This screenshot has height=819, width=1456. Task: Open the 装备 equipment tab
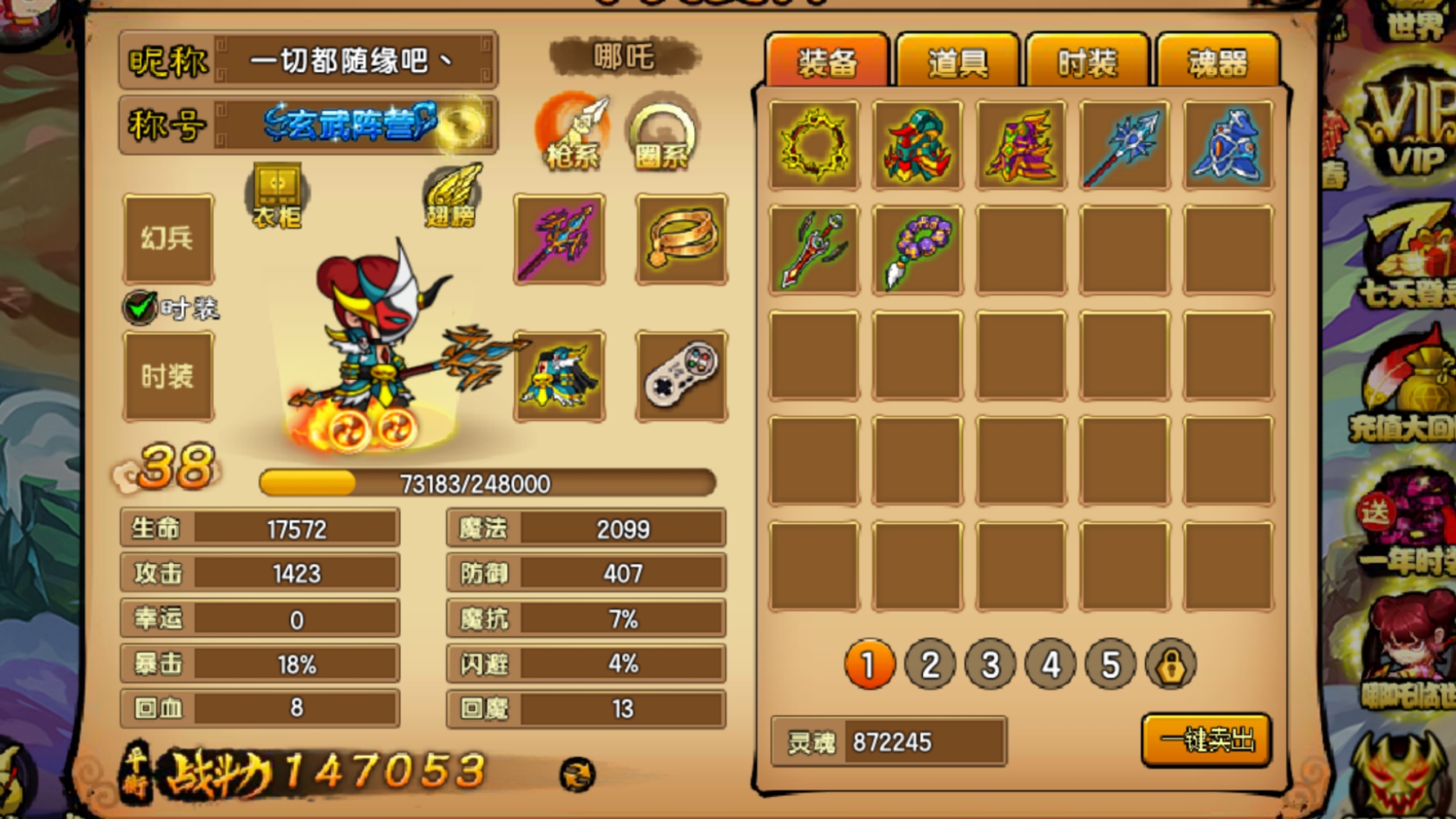click(827, 62)
